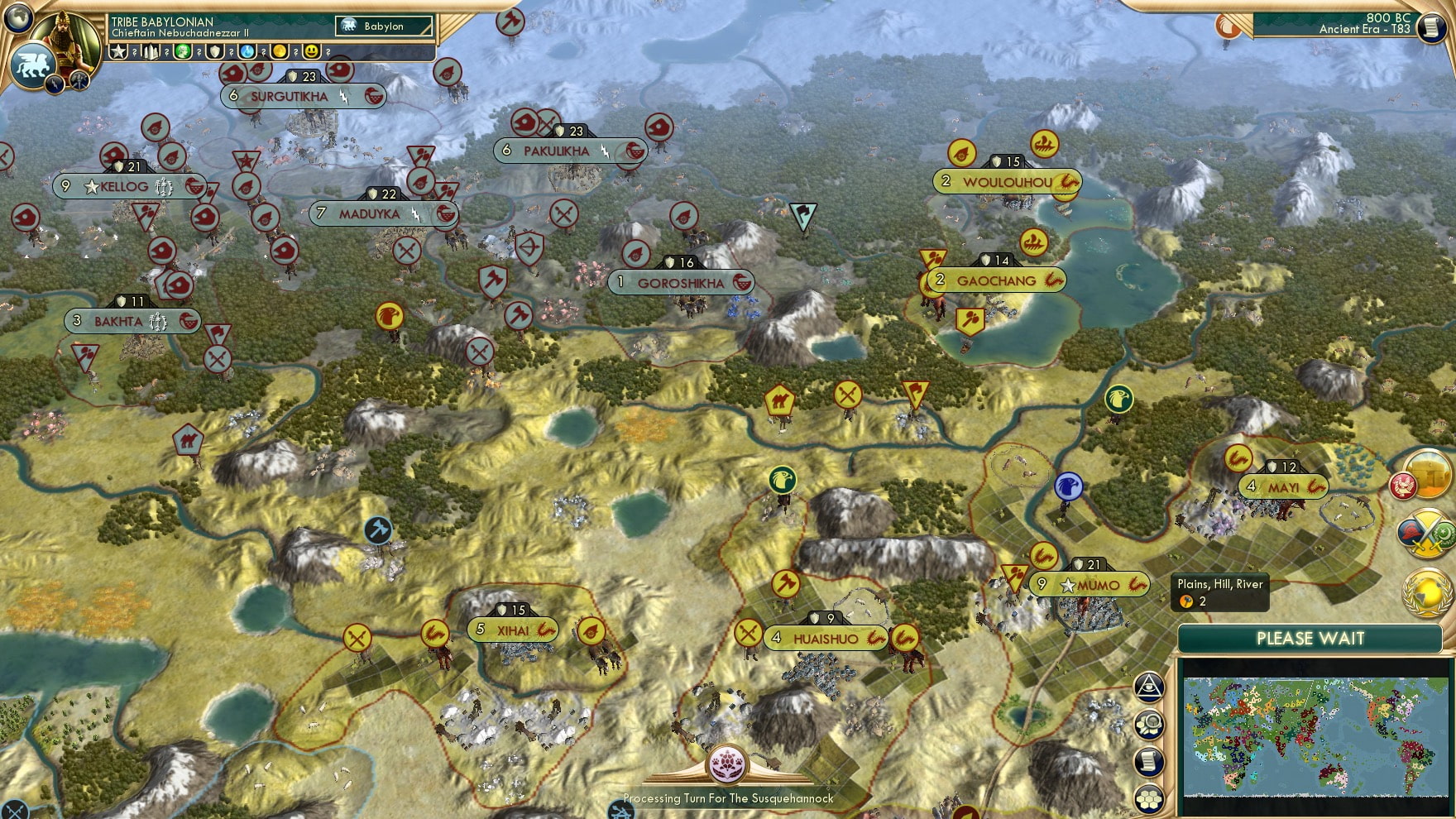Click the science flask indicator
This screenshot has width=1456, height=819.
[246, 51]
